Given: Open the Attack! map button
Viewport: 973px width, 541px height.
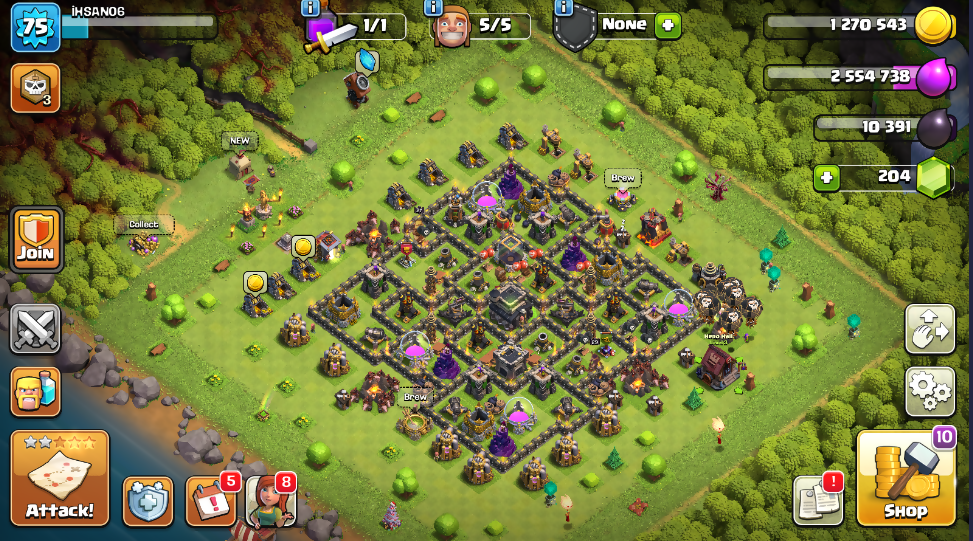Looking at the screenshot, I should [60, 478].
